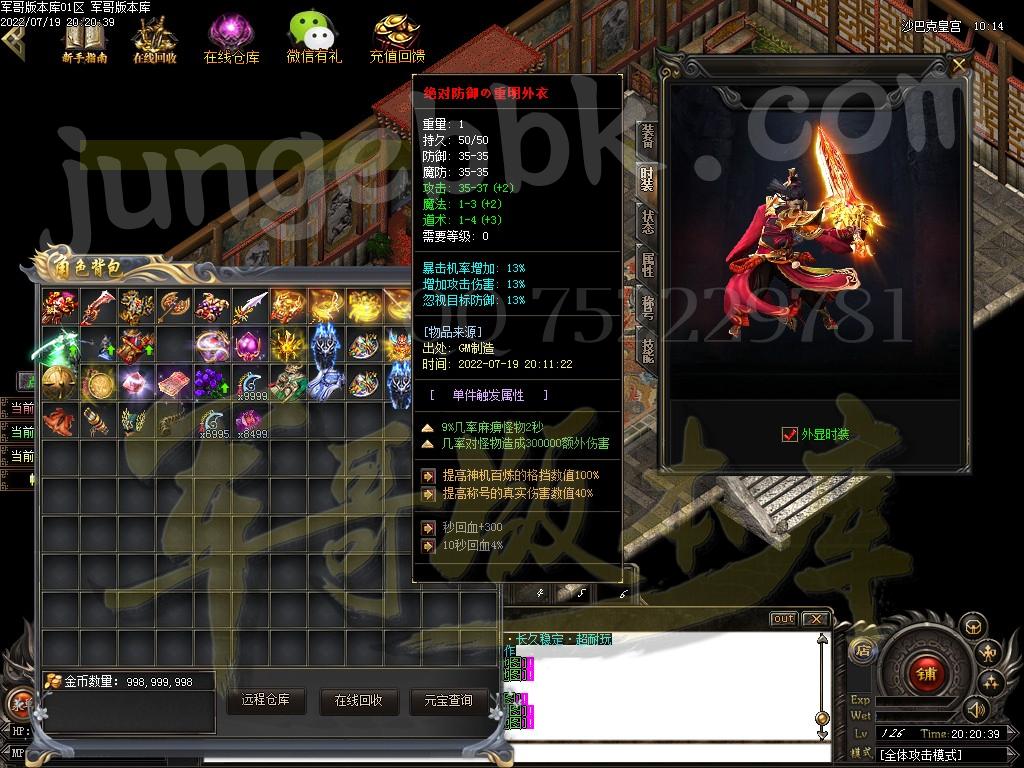Viewport: 1024px width, 768px height.
Task: Open the red 铺 shop button
Action: coord(926,673)
